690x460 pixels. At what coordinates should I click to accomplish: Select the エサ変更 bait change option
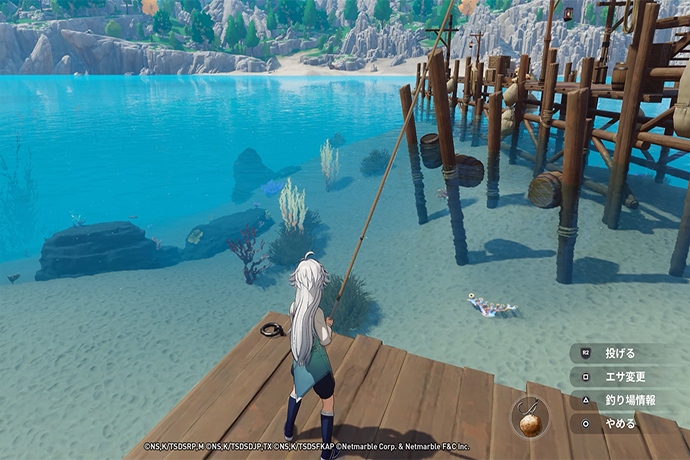point(625,377)
